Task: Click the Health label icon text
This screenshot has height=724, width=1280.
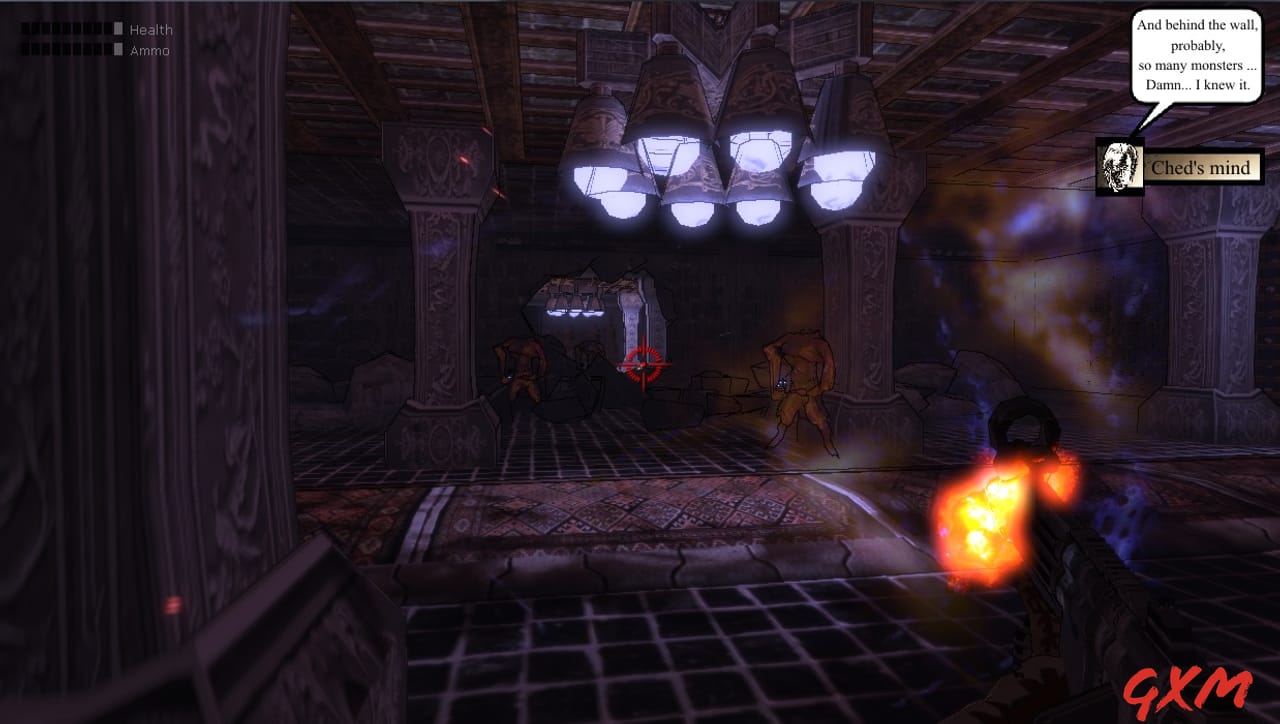Action: coord(150,29)
